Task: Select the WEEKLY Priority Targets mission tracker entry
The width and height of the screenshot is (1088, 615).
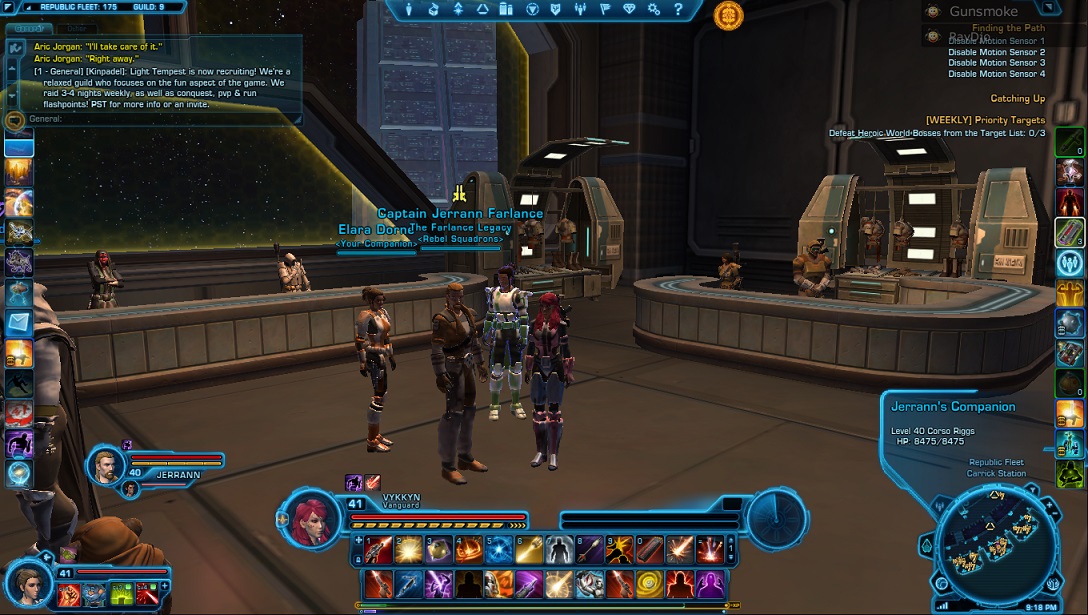Action: click(985, 120)
